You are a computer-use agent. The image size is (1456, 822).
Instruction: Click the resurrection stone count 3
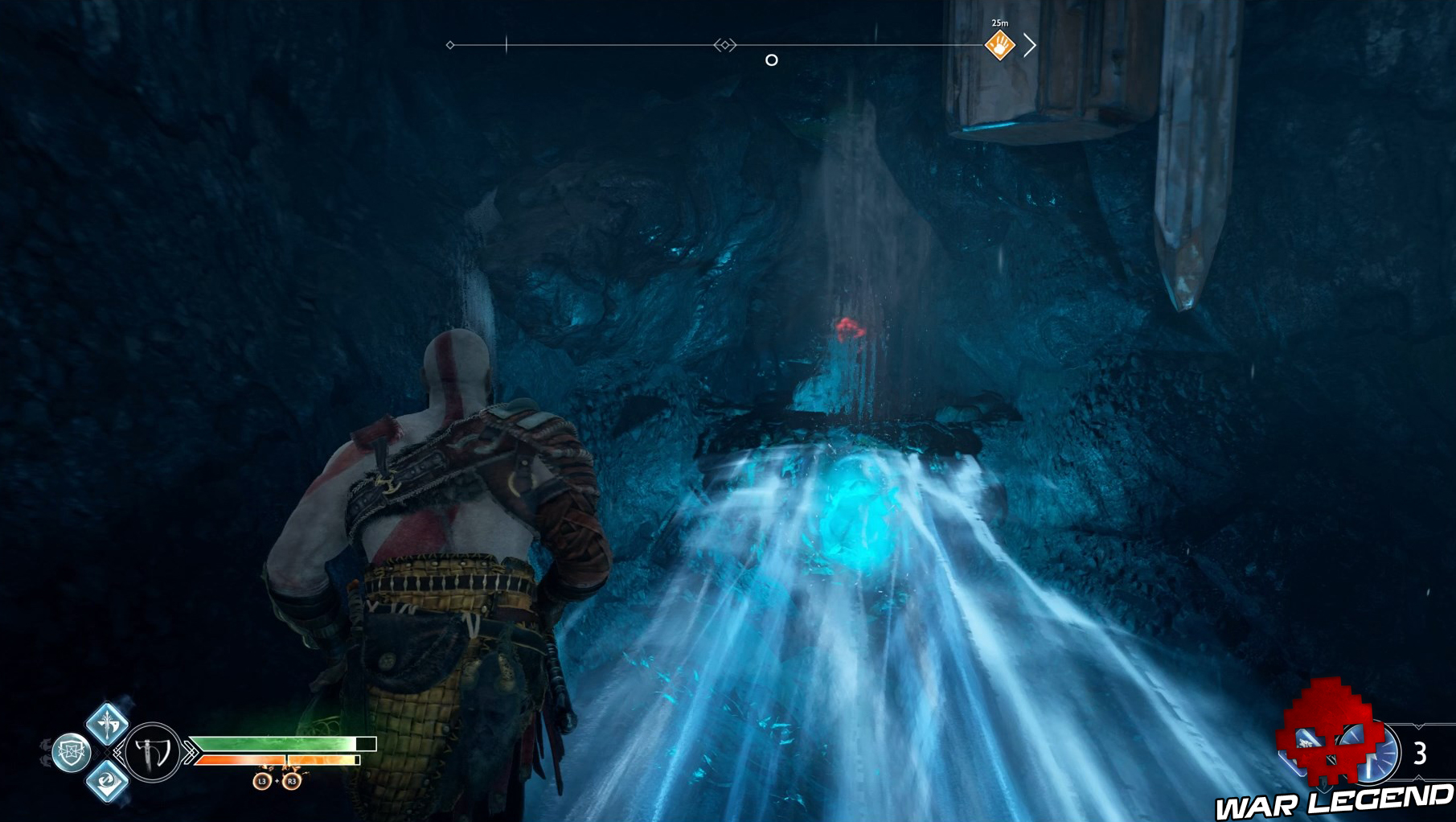(1421, 751)
